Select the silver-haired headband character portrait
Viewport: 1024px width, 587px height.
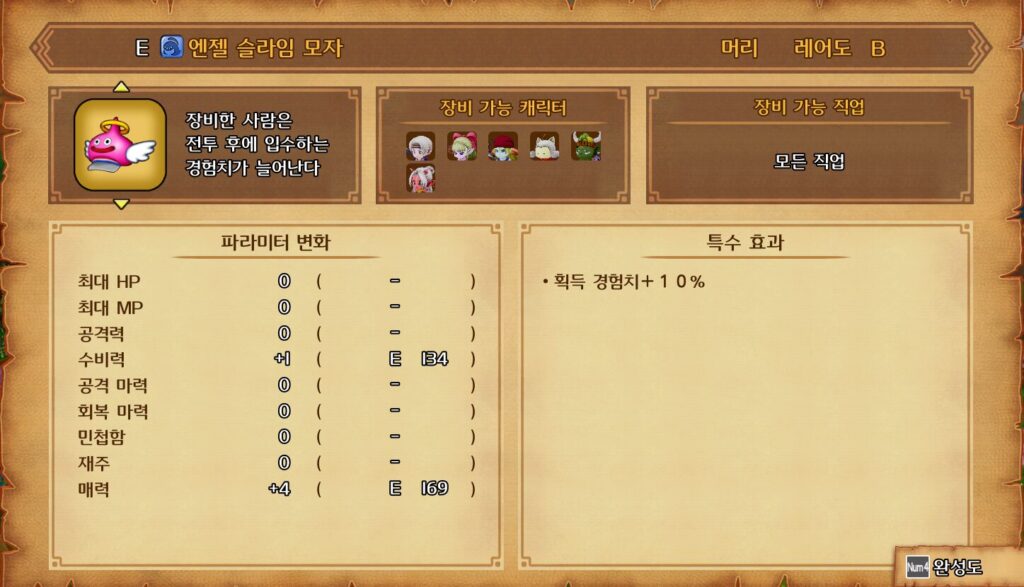click(419, 146)
